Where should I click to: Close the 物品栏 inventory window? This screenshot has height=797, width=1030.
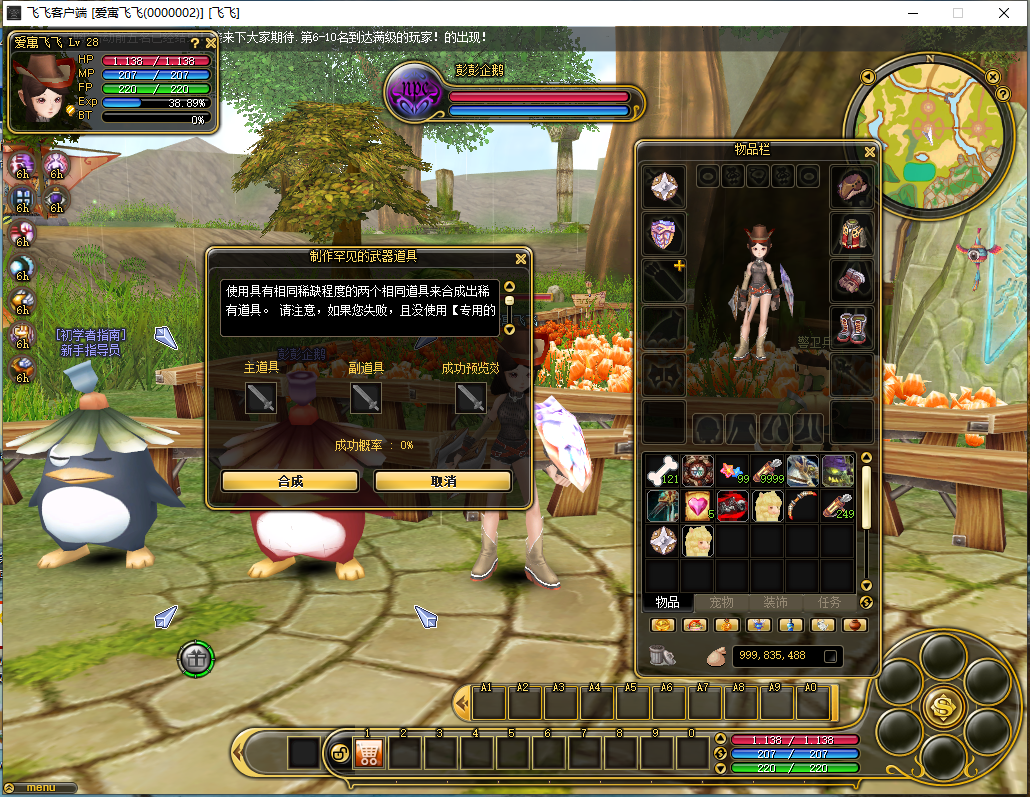pyautogui.click(x=869, y=152)
